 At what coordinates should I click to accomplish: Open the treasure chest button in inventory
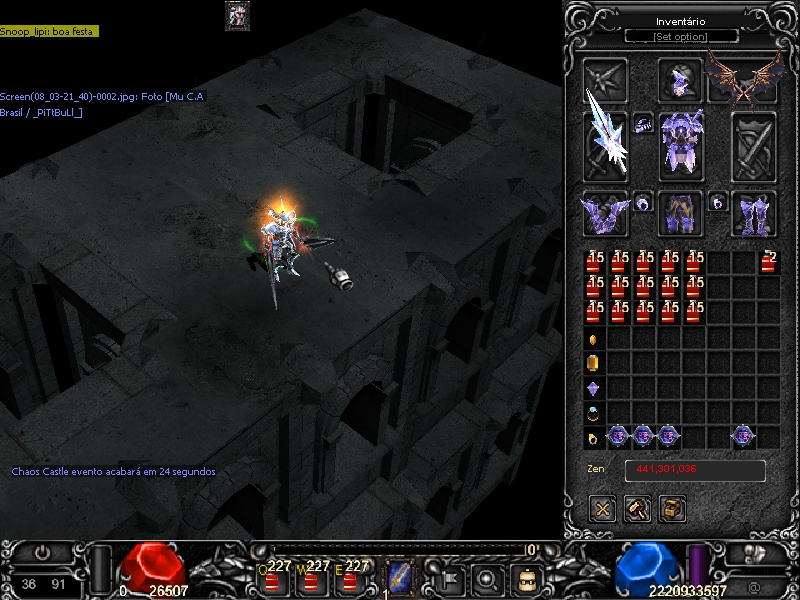point(672,508)
